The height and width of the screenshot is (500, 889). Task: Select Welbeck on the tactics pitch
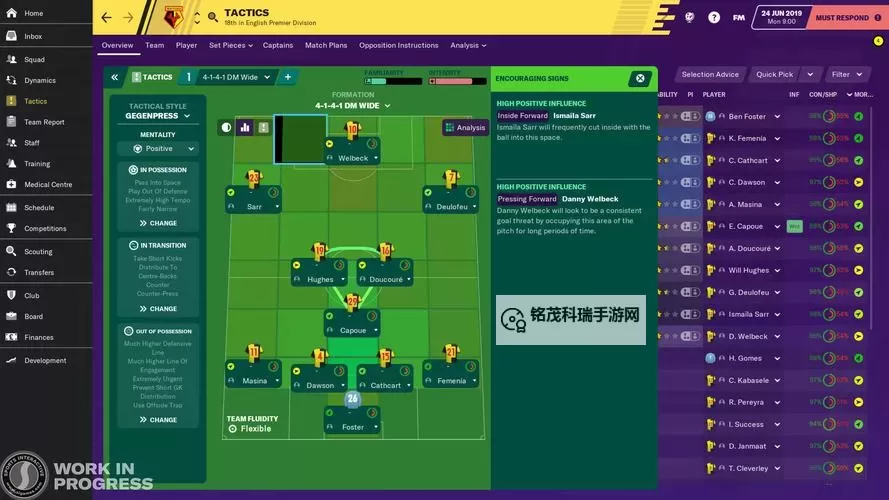(x=352, y=158)
